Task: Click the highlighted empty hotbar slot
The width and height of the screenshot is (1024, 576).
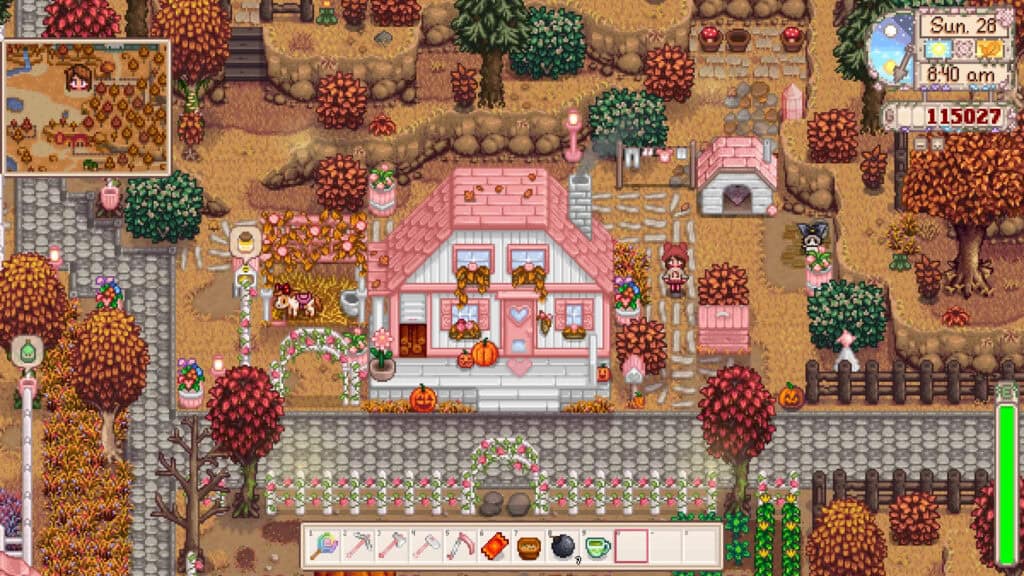Action: [x=631, y=546]
